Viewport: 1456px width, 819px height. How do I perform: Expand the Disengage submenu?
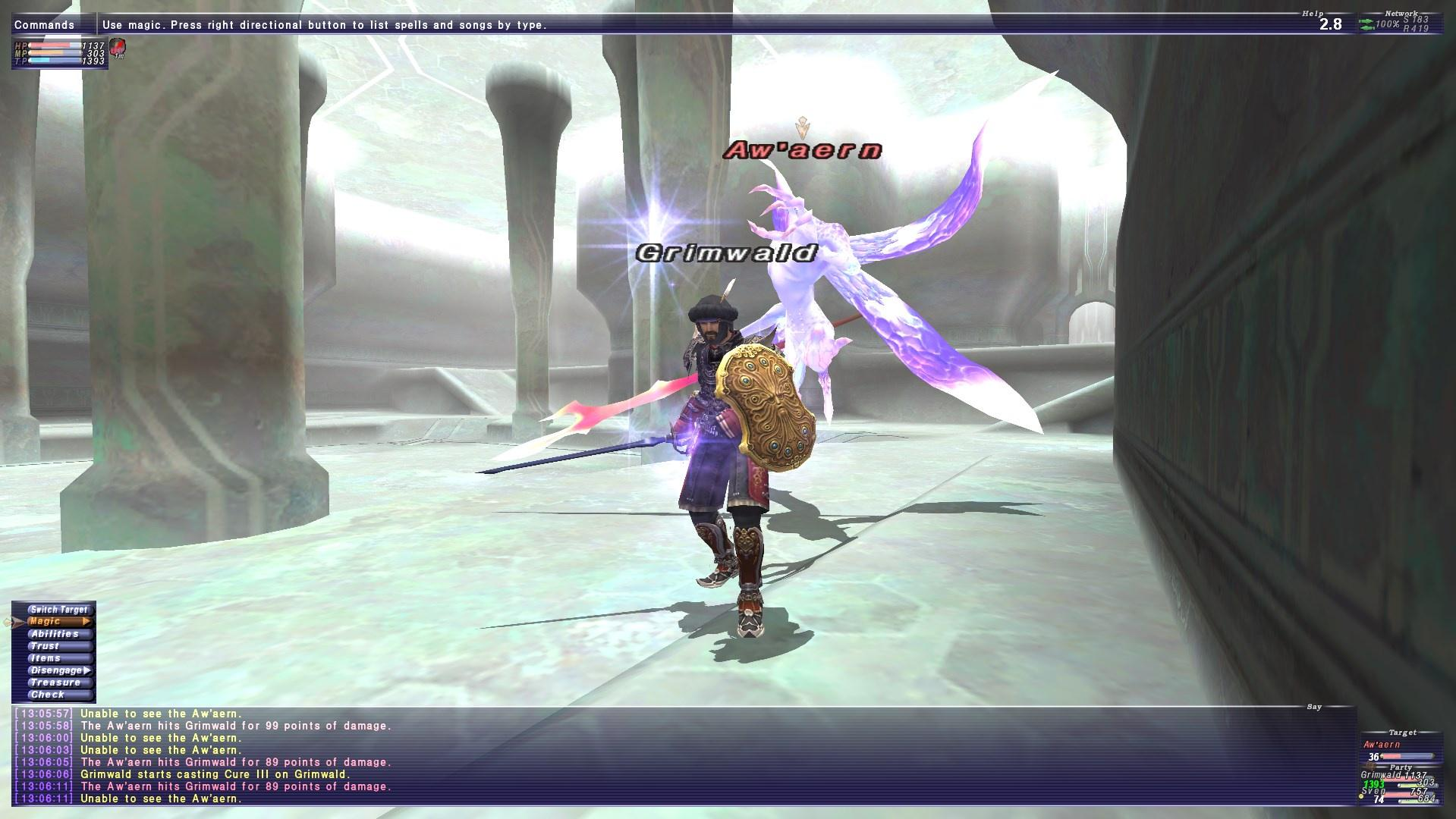(88, 670)
